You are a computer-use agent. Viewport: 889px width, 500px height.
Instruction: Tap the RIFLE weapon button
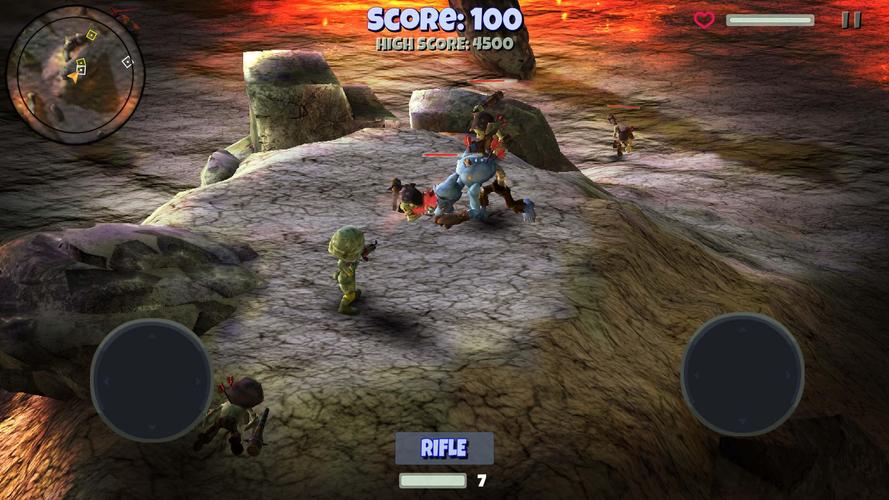click(444, 448)
